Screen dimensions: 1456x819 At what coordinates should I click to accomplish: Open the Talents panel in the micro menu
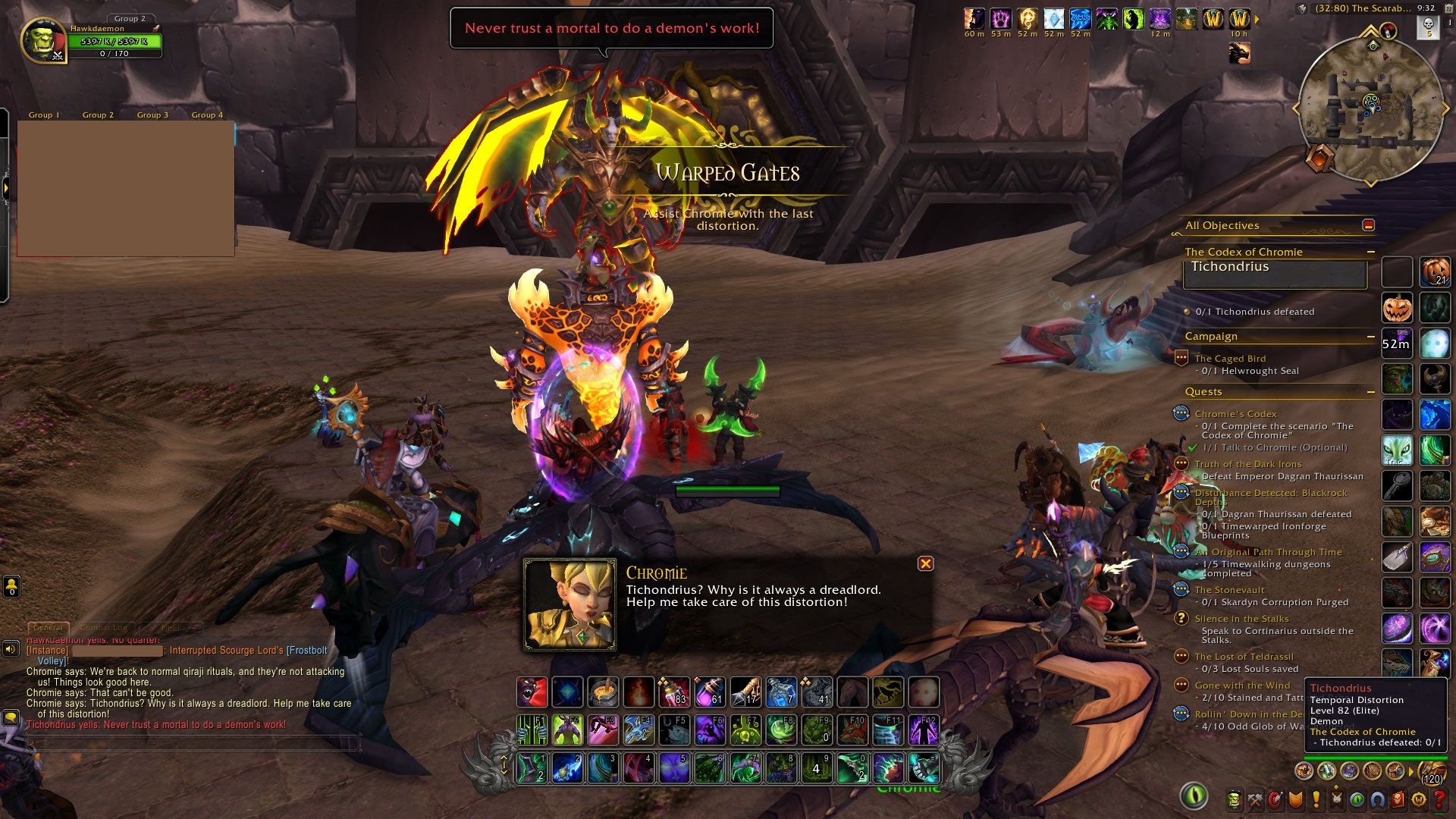coord(1276,799)
